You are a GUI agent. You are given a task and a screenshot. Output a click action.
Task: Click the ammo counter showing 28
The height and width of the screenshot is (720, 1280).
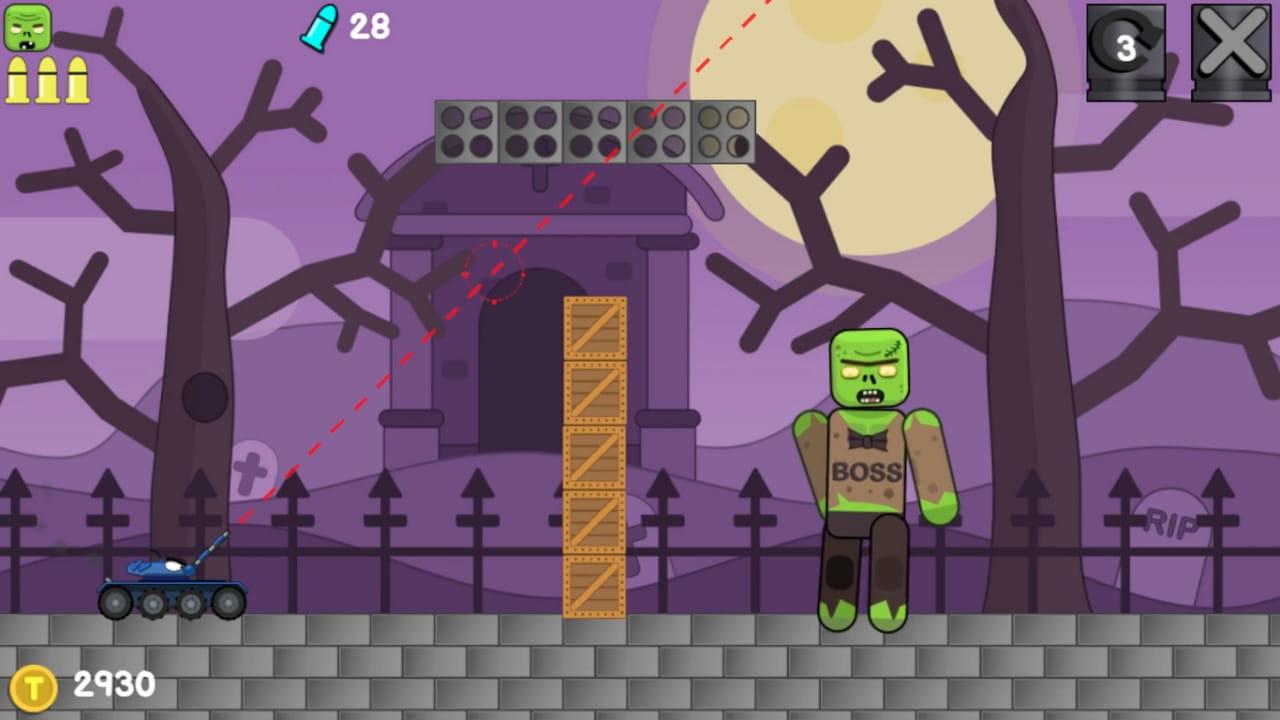click(x=370, y=27)
